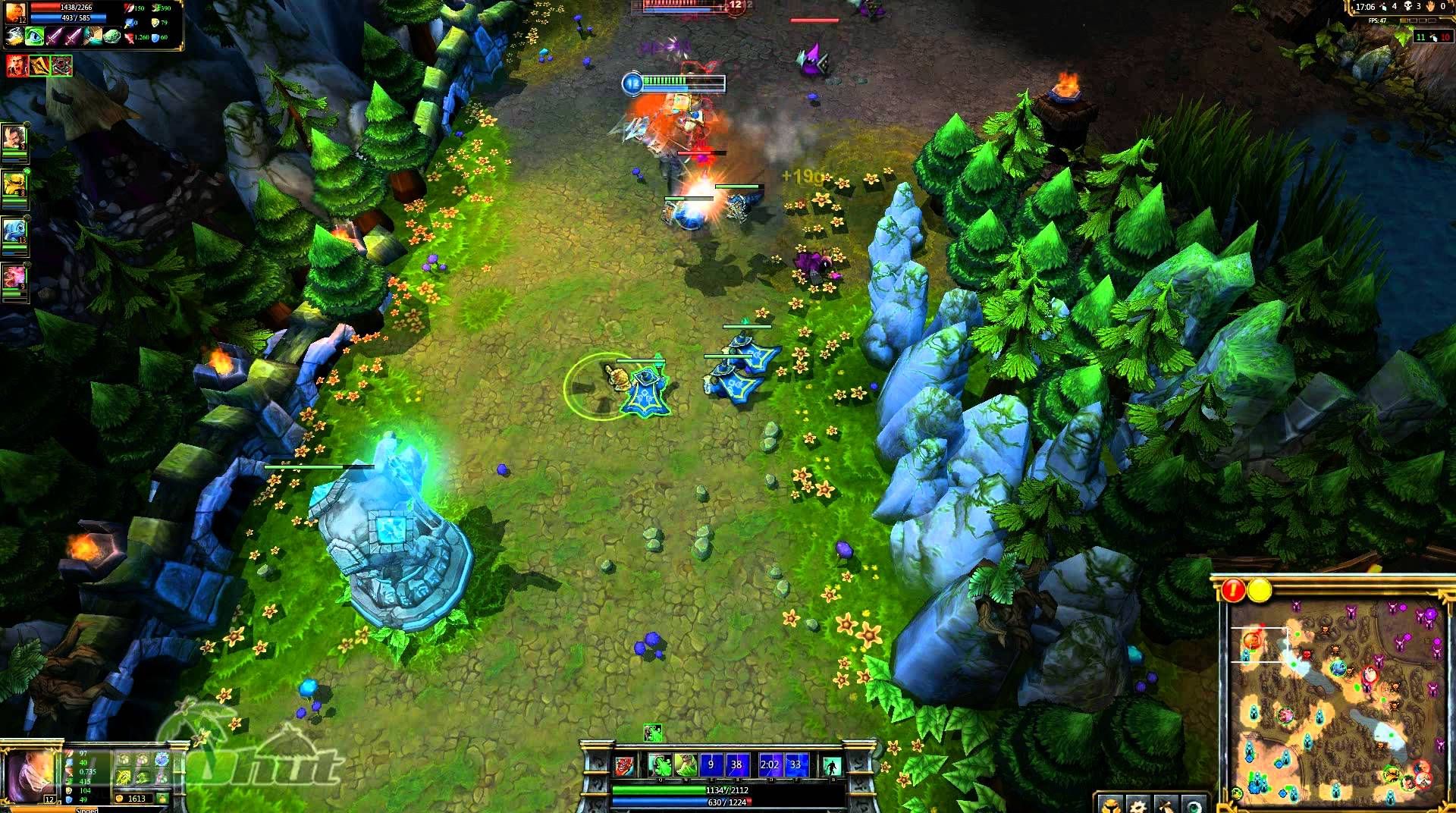Cast the Mega Adhesive ability
The width and height of the screenshot is (1456, 813).
click(686, 765)
